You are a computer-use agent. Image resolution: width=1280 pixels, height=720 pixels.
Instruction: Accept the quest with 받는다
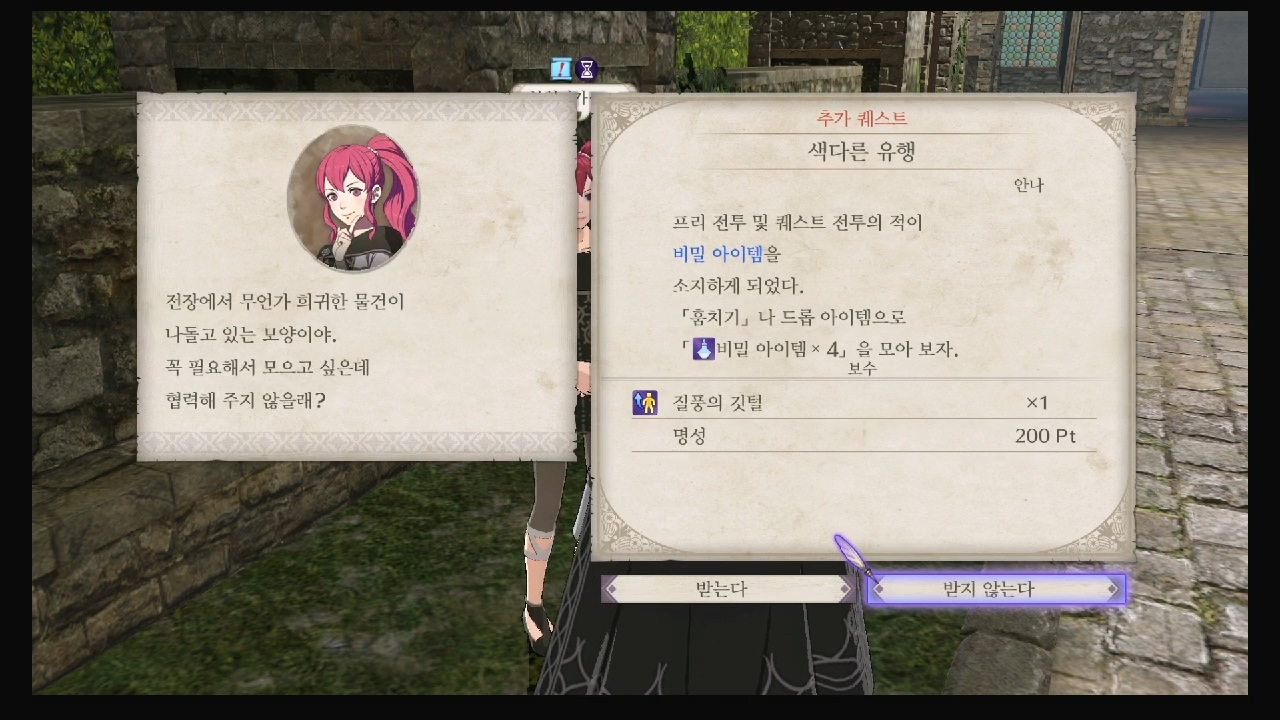(x=726, y=589)
